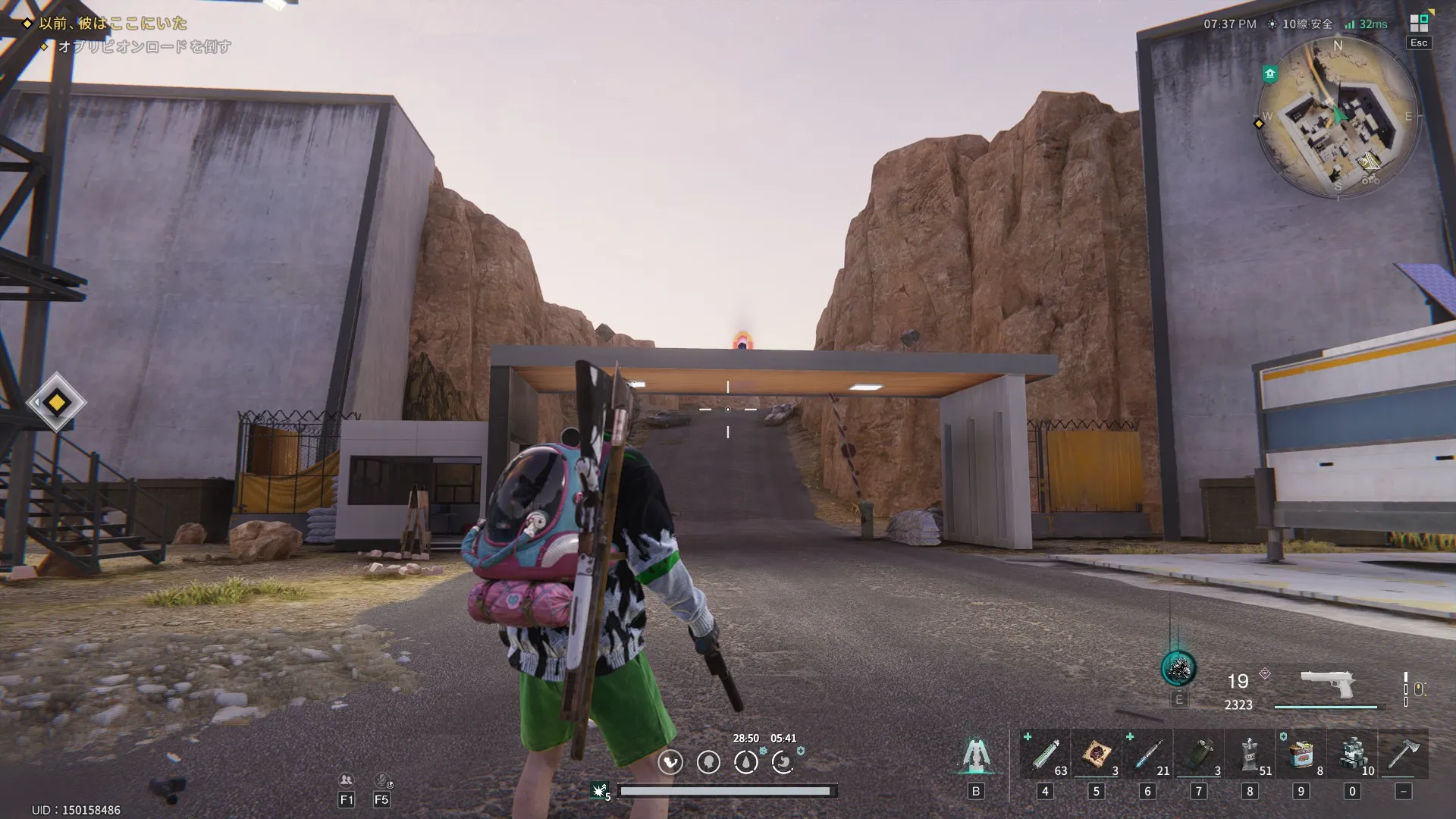Viewport: 1456px width, 819px height.
Task: Click the motorcycle marker on the minimap
Action: point(1370,180)
